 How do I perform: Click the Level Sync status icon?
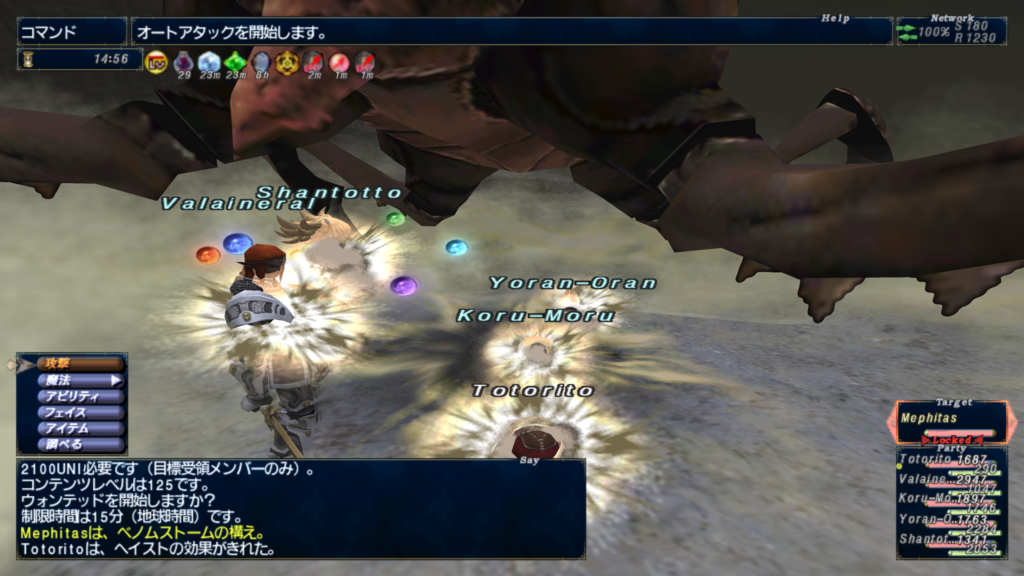coord(156,63)
